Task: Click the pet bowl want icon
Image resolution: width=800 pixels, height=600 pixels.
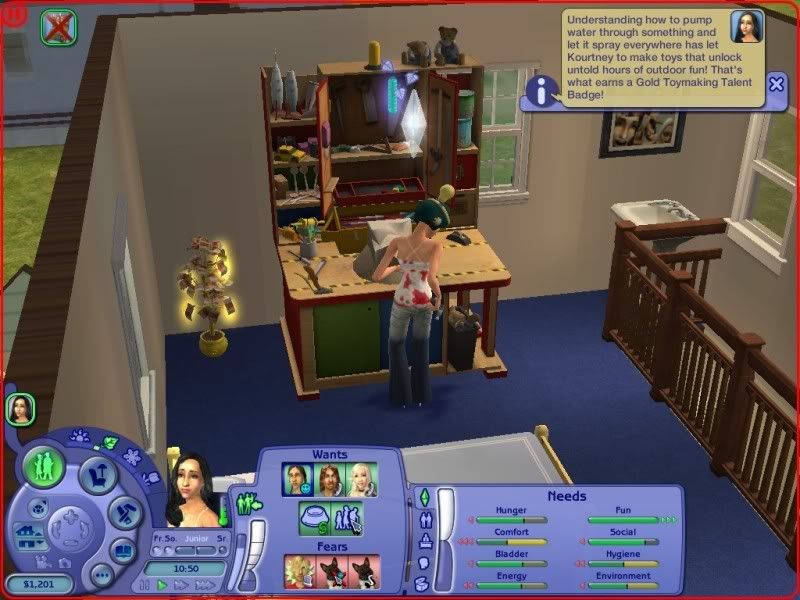Action: pos(315,518)
